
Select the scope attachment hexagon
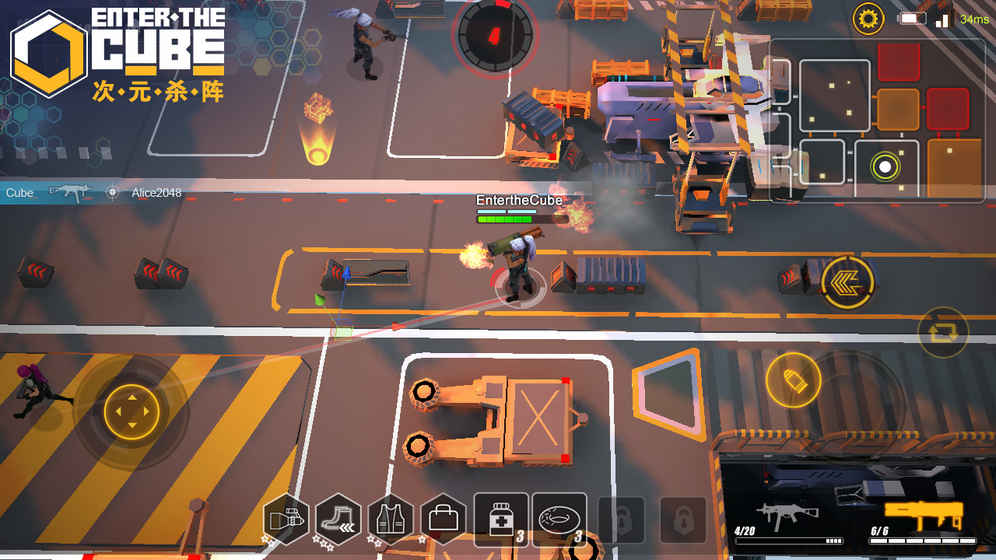pyautogui.click(x=287, y=520)
